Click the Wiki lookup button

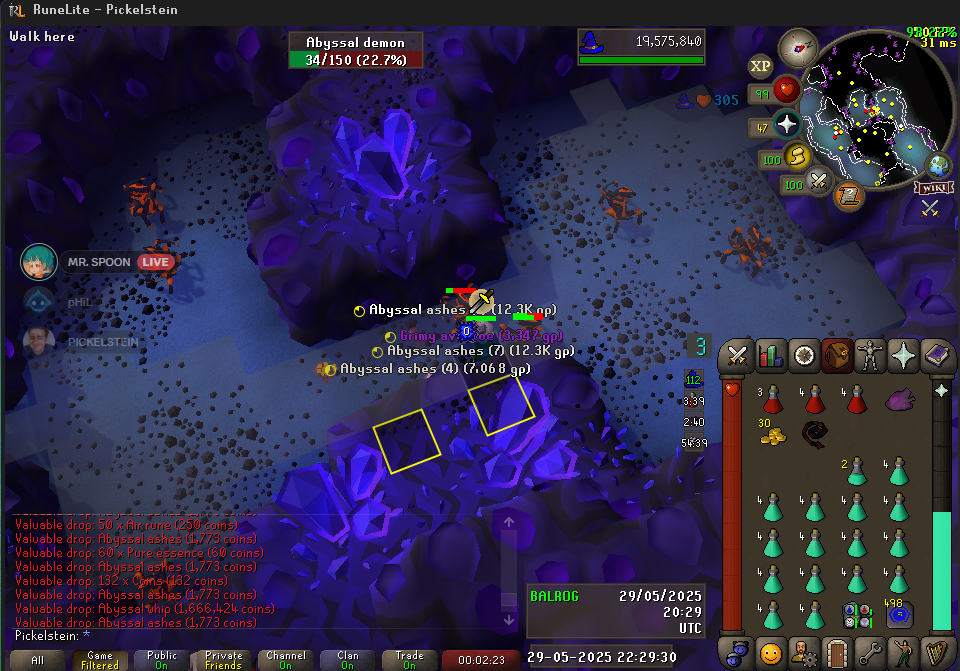[x=933, y=187]
